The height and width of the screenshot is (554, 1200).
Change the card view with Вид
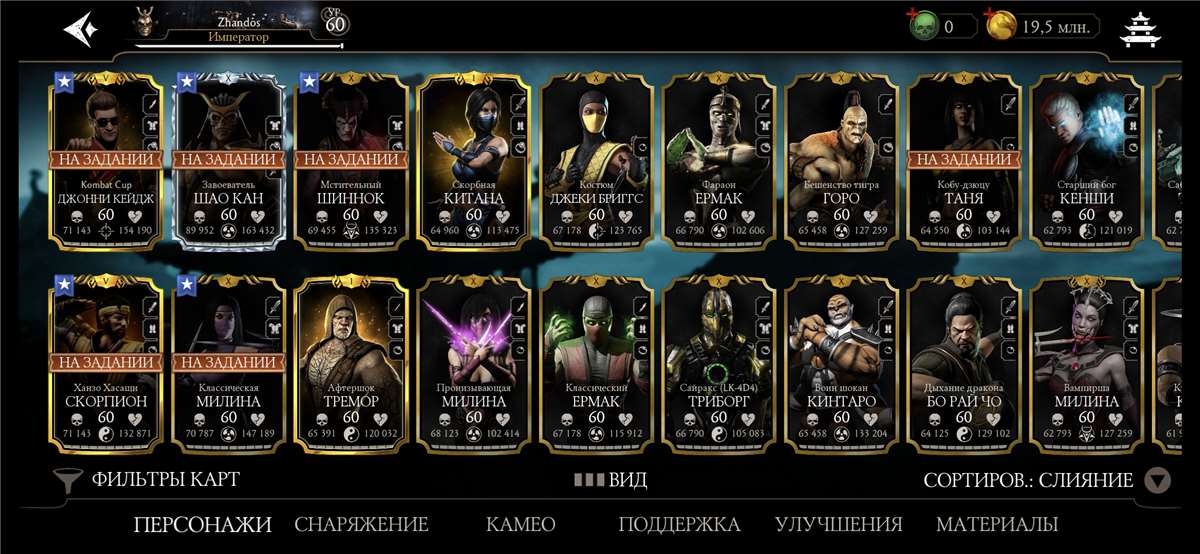[610, 480]
